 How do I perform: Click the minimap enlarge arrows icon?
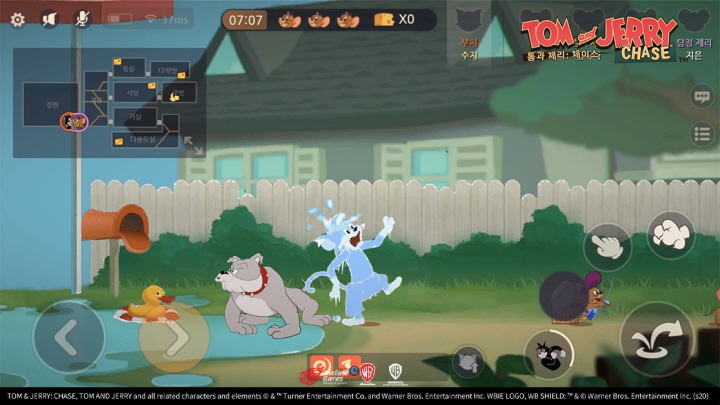click(193, 147)
